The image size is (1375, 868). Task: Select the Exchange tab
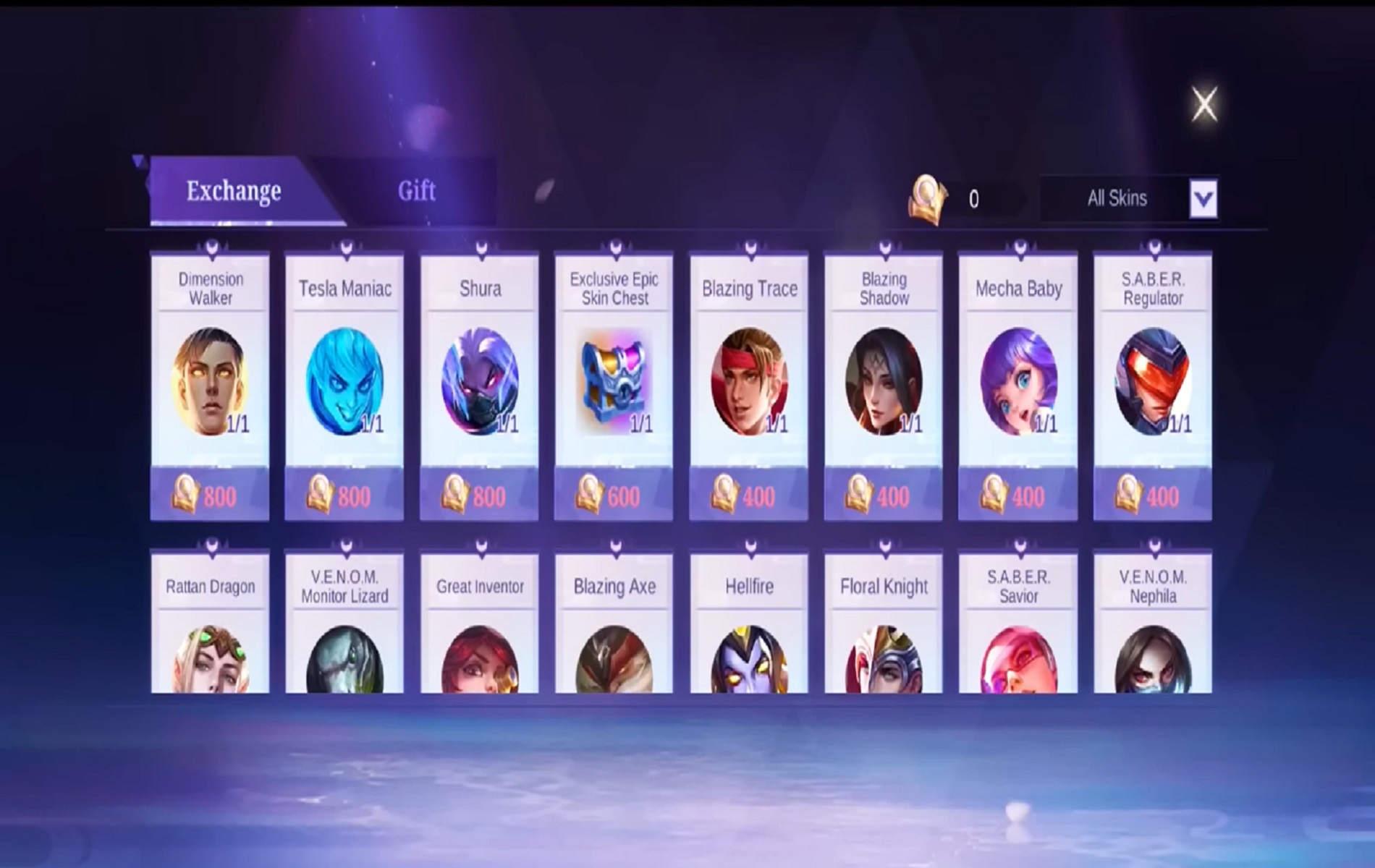coord(232,191)
